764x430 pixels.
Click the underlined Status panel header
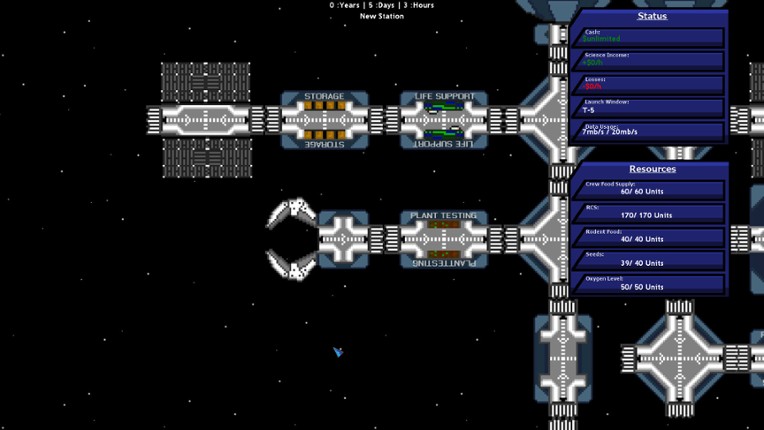pos(652,16)
